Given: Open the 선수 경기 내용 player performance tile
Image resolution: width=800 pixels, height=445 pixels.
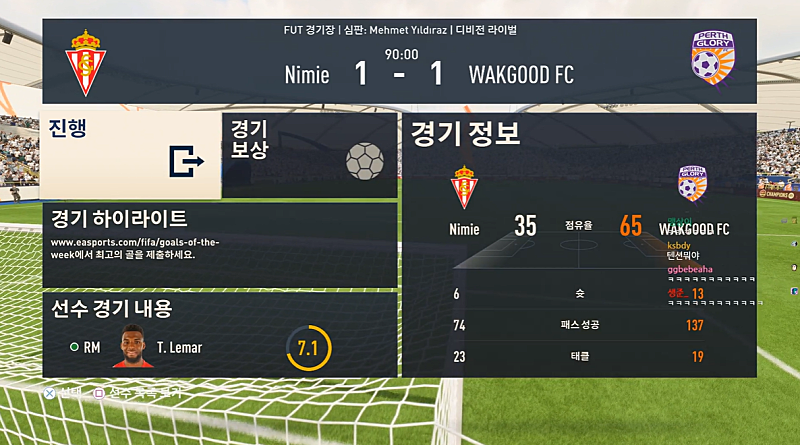Looking at the screenshot, I should [x=219, y=334].
